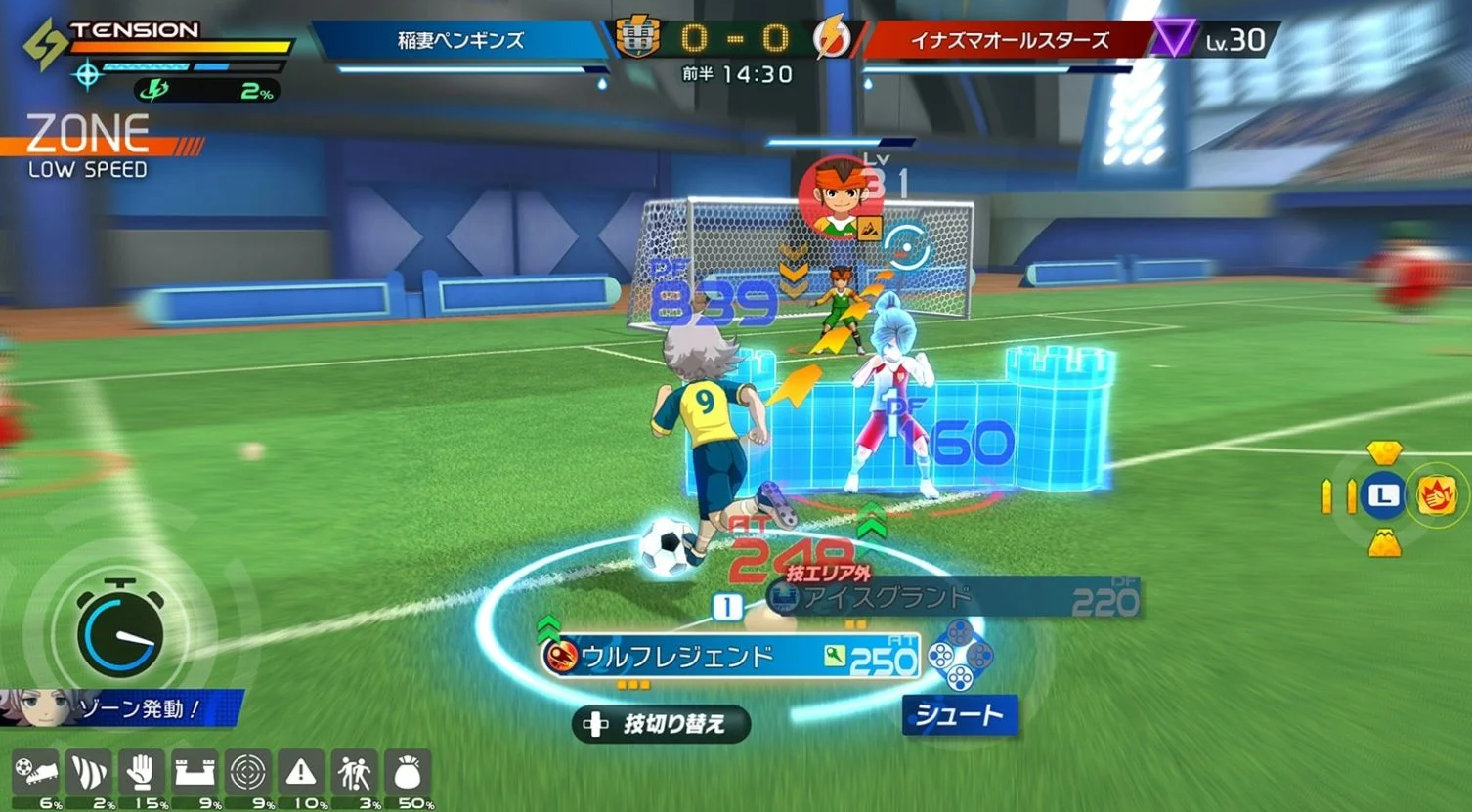1472x812 pixels.
Task: Switch techniques with 技切り替え
Action: [662, 724]
